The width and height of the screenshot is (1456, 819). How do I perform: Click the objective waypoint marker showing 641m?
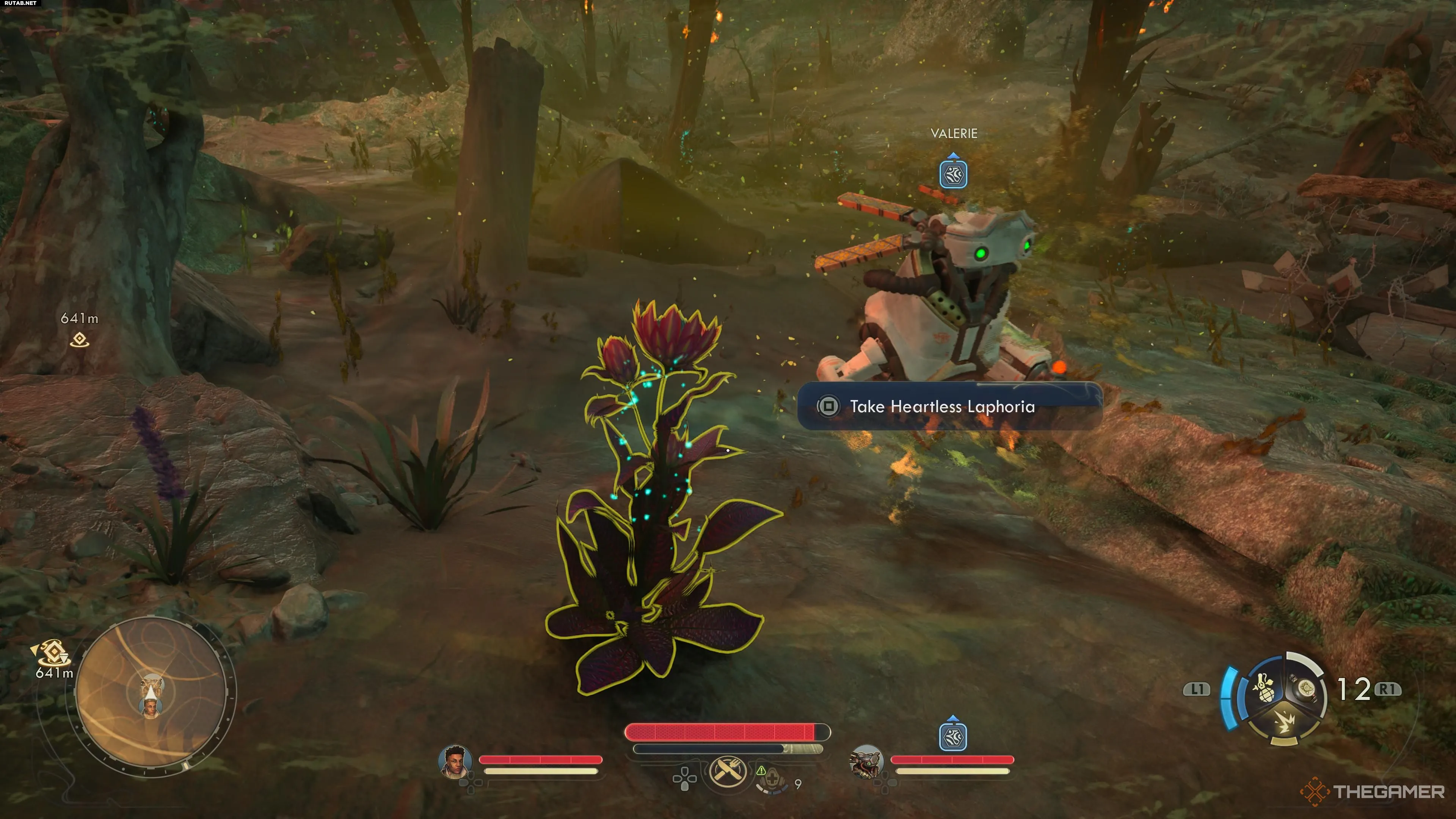point(80,339)
